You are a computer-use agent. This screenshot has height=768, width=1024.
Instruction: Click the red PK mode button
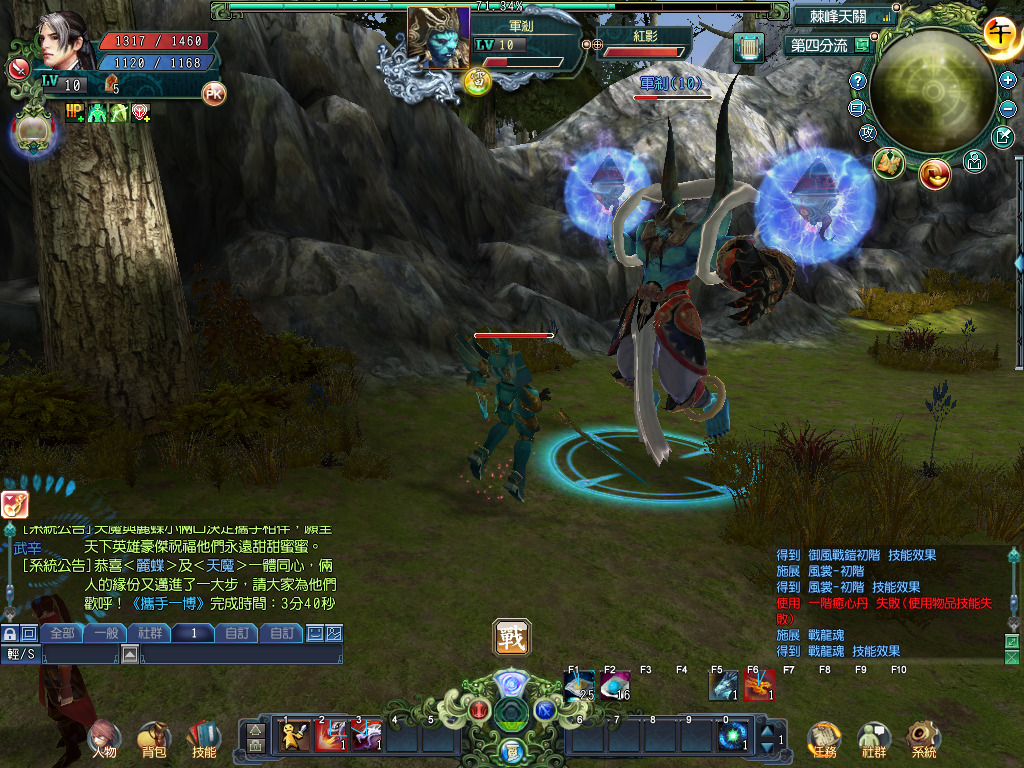tap(213, 94)
